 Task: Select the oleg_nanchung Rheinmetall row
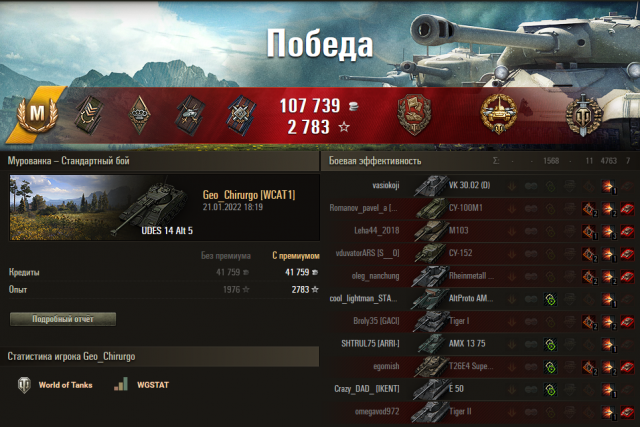[x=480, y=276]
